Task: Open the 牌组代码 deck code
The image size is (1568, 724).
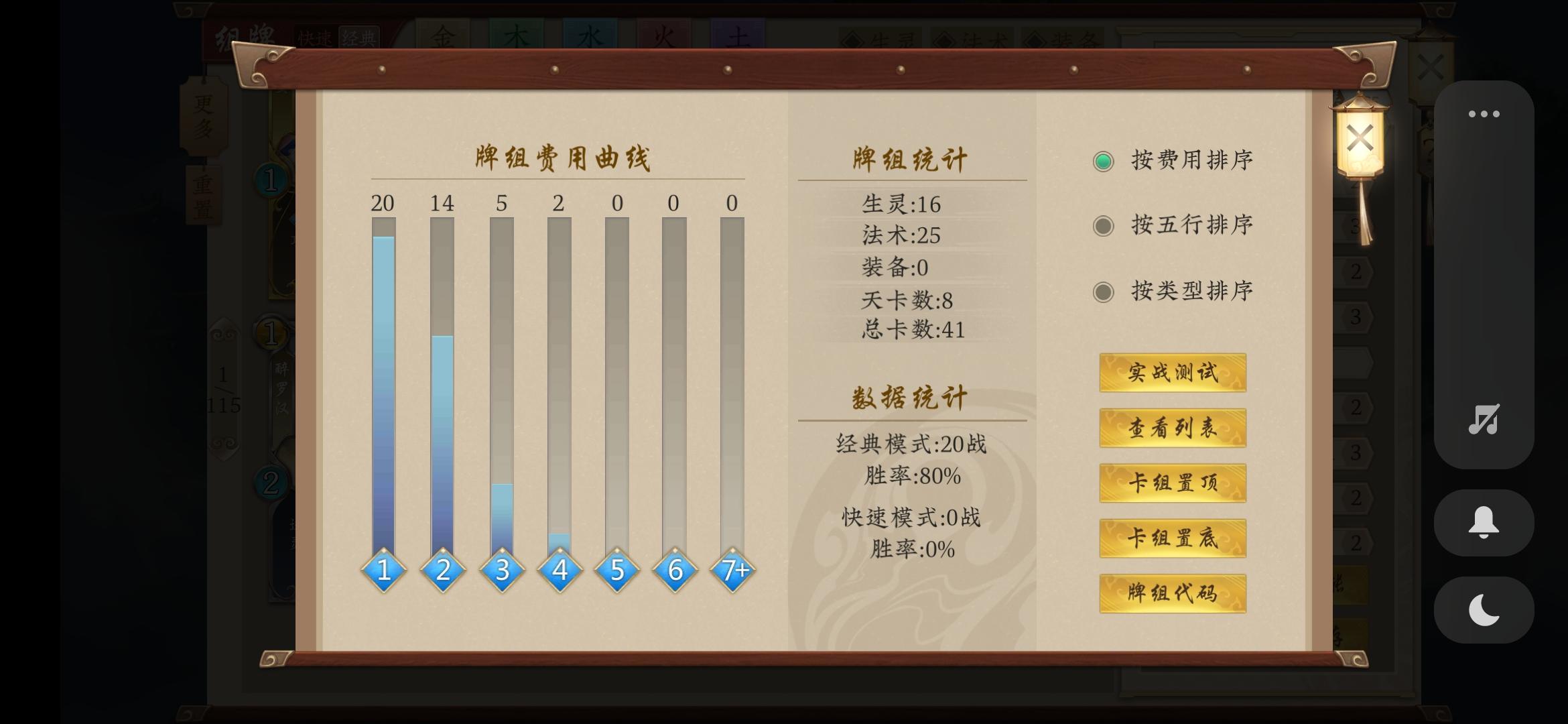Action: coord(1172,593)
